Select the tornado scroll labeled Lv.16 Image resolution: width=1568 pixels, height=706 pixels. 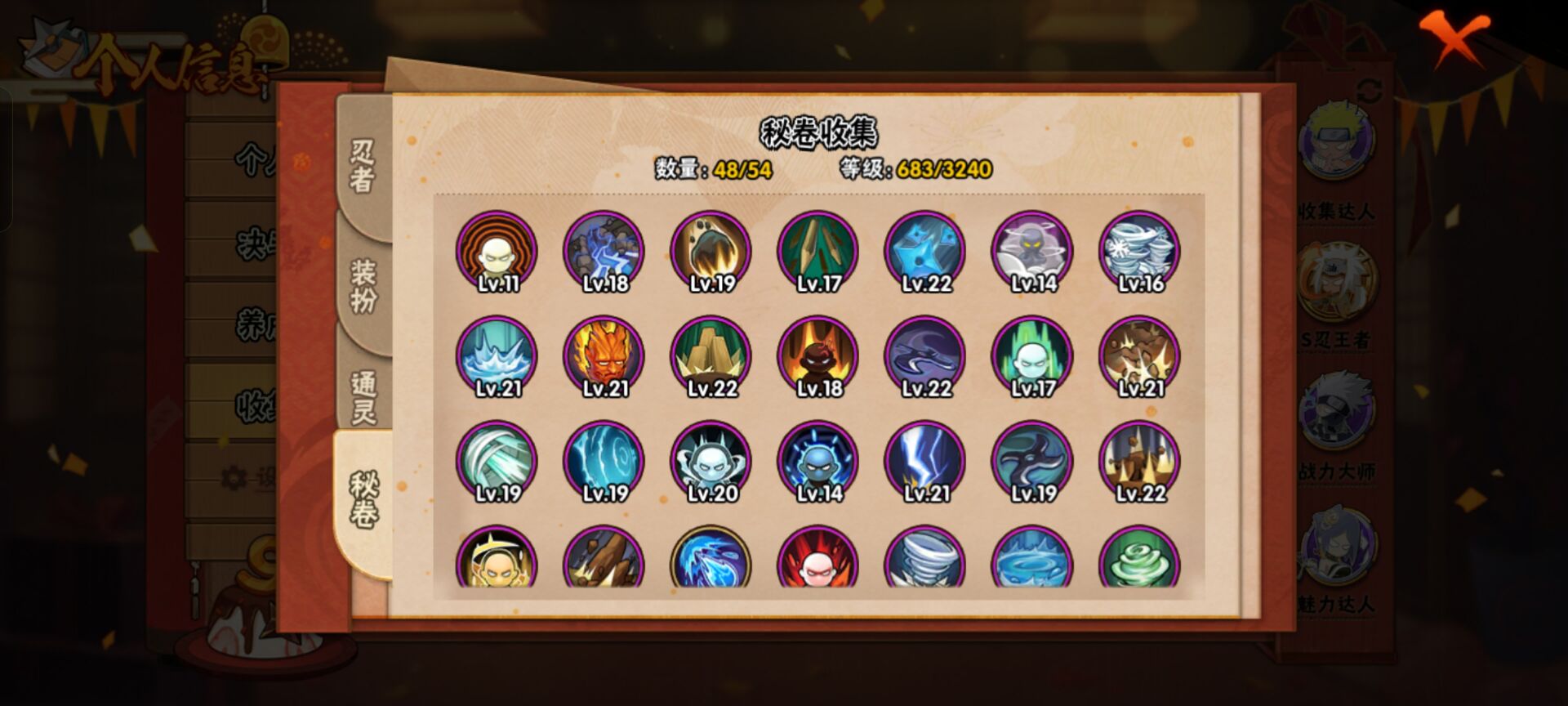pos(1139,253)
